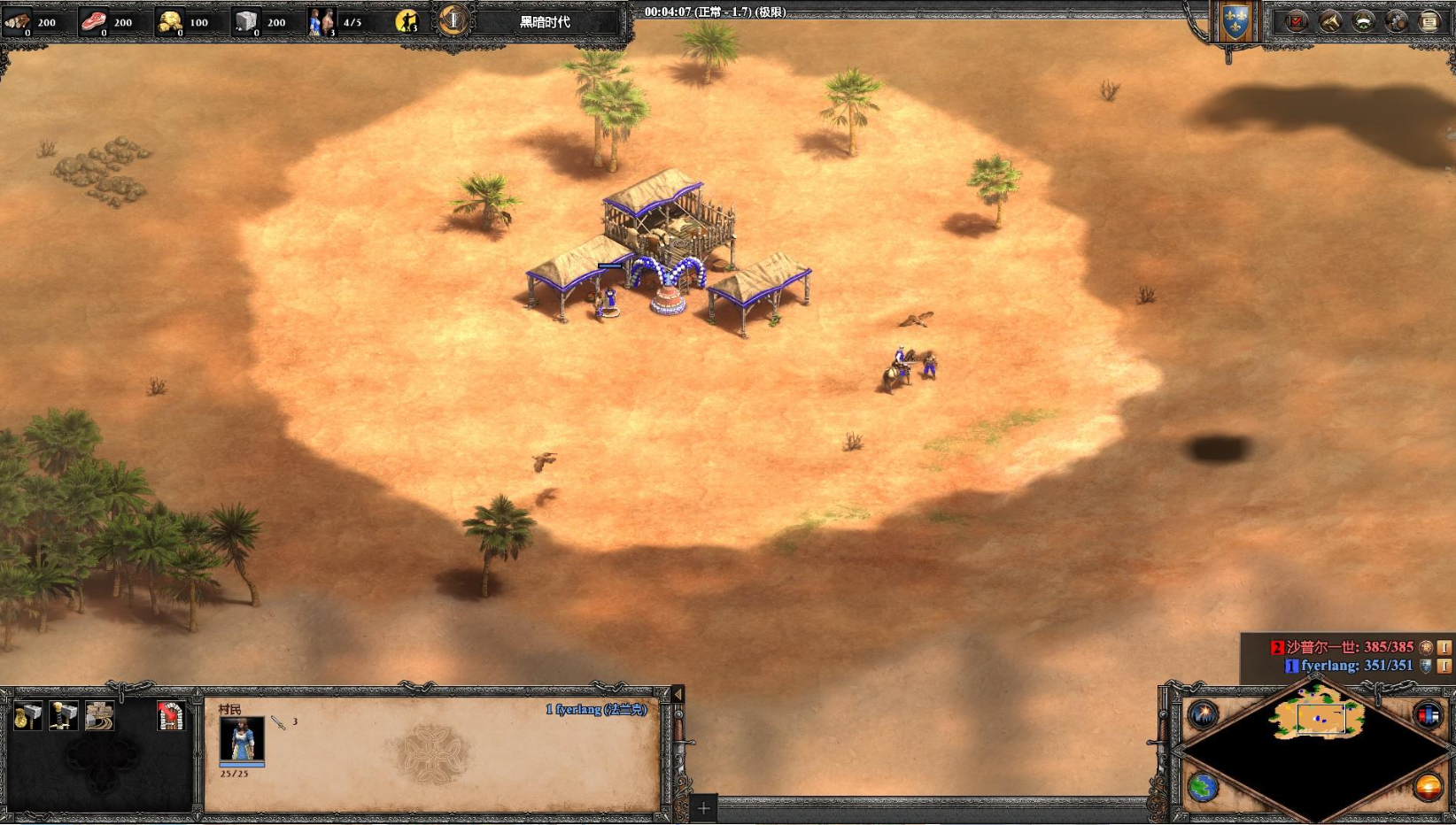Toggle the minimap player colors flag button
Image resolution: width=1456 pixels, height=825 pixels.
pyautogui.click(x=1428, y=713)
